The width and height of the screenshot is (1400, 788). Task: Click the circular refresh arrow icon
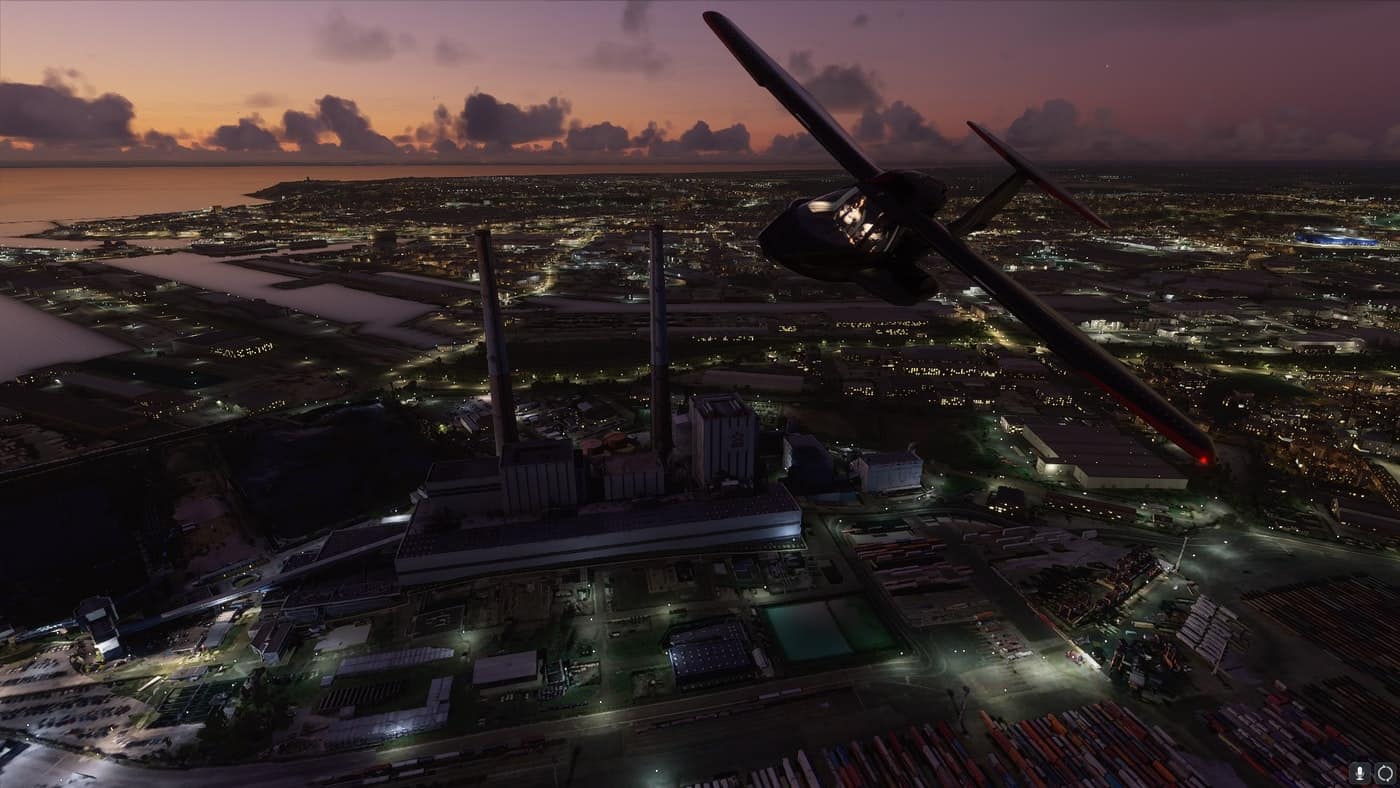pos(1384,772)
